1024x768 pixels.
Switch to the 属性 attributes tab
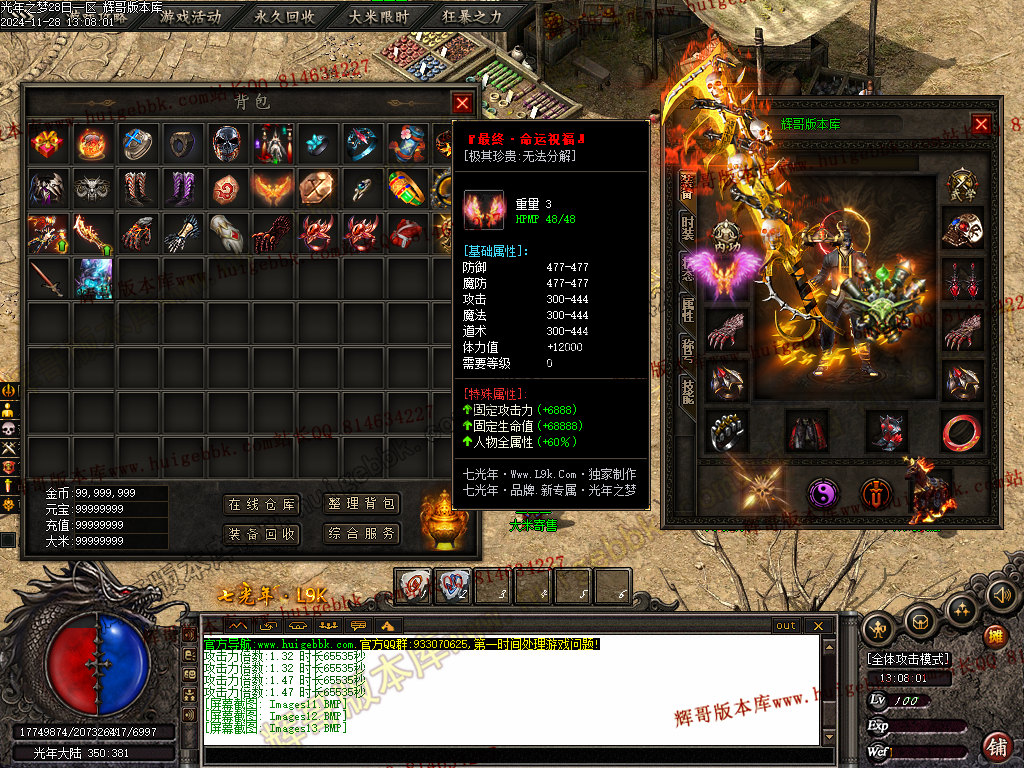coord(688,307)
